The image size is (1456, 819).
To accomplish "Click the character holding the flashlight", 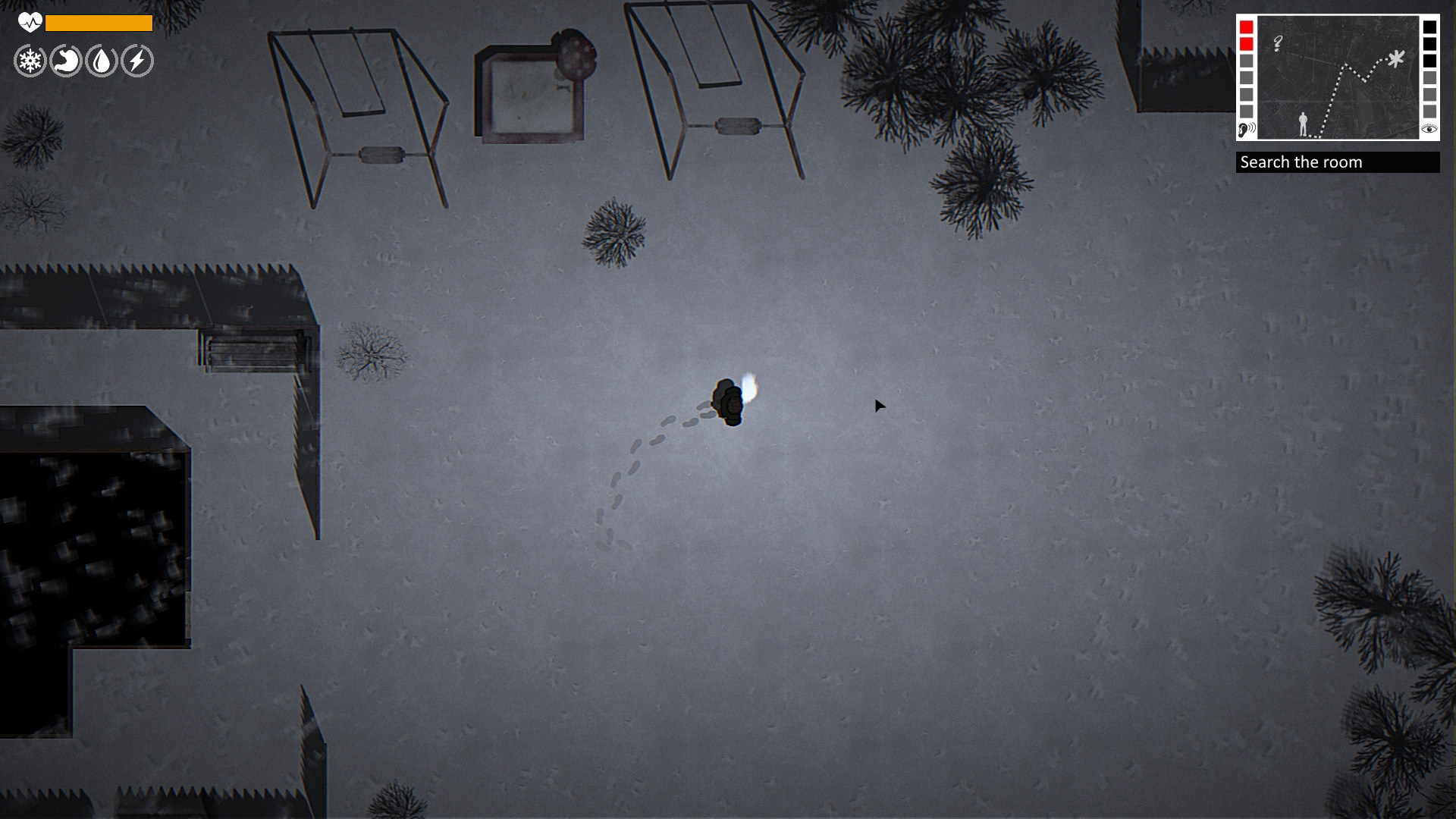I will 730,400.
